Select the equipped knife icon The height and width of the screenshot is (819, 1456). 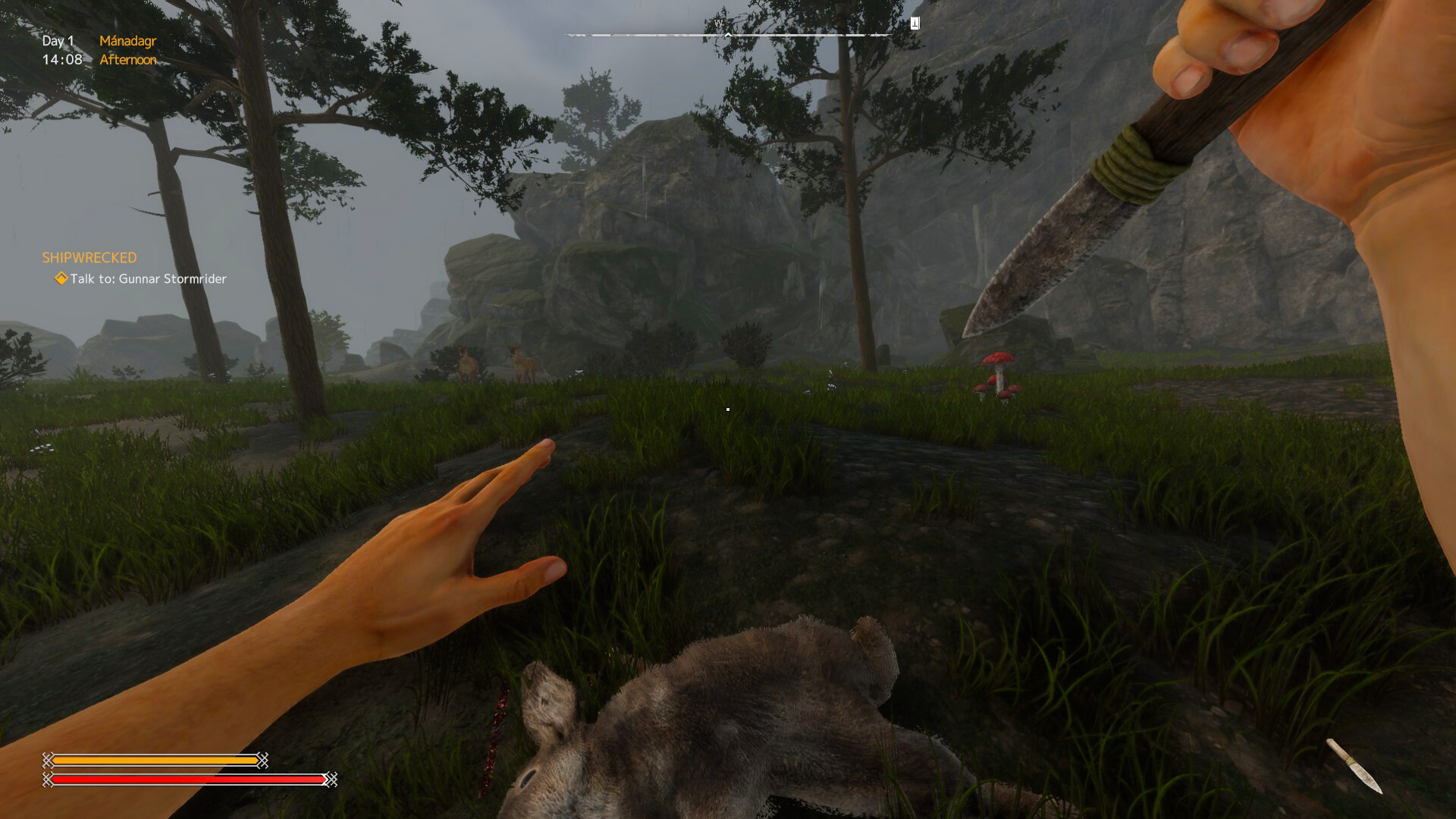click(1354, 766)
